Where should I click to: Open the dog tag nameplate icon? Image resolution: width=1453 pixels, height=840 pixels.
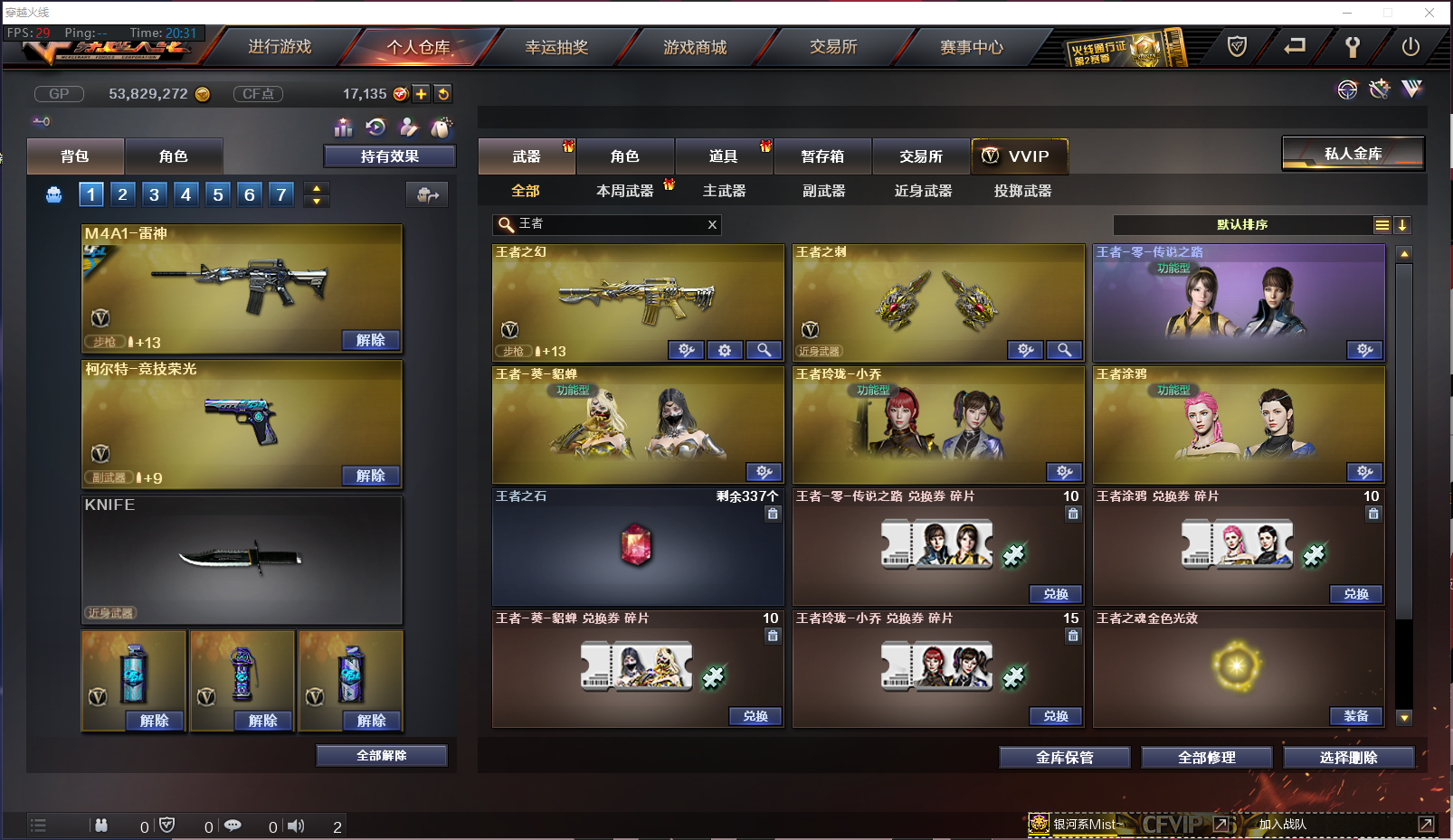[442, 127]
